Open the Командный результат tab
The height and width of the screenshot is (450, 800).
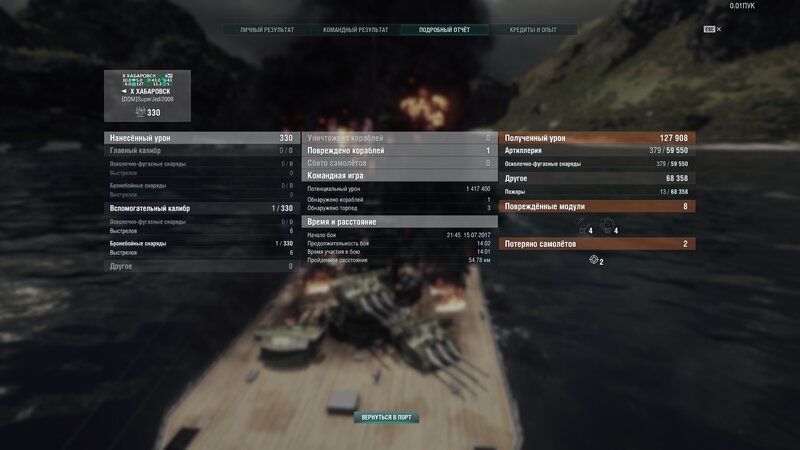click(354, 30)
